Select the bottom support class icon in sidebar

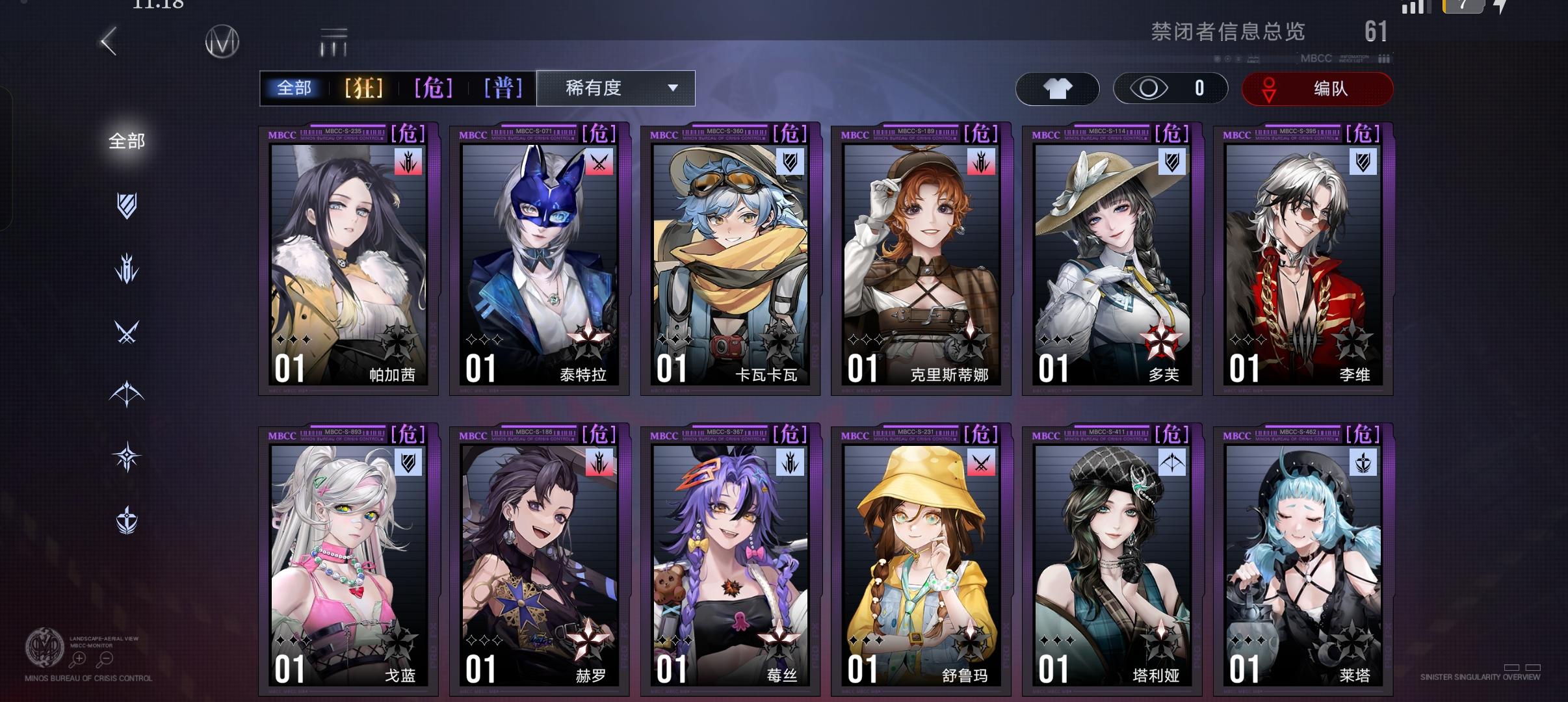pyautogui.click(x=127, y=519)
